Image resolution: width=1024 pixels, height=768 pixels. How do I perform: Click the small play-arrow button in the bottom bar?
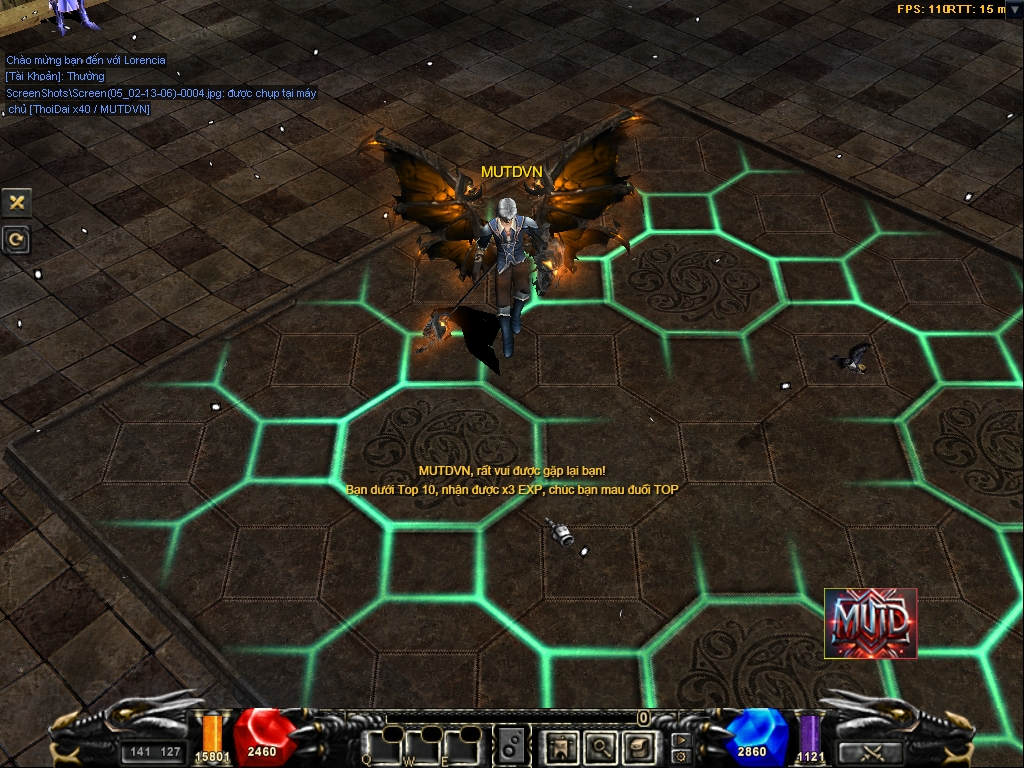coord(682,739)
